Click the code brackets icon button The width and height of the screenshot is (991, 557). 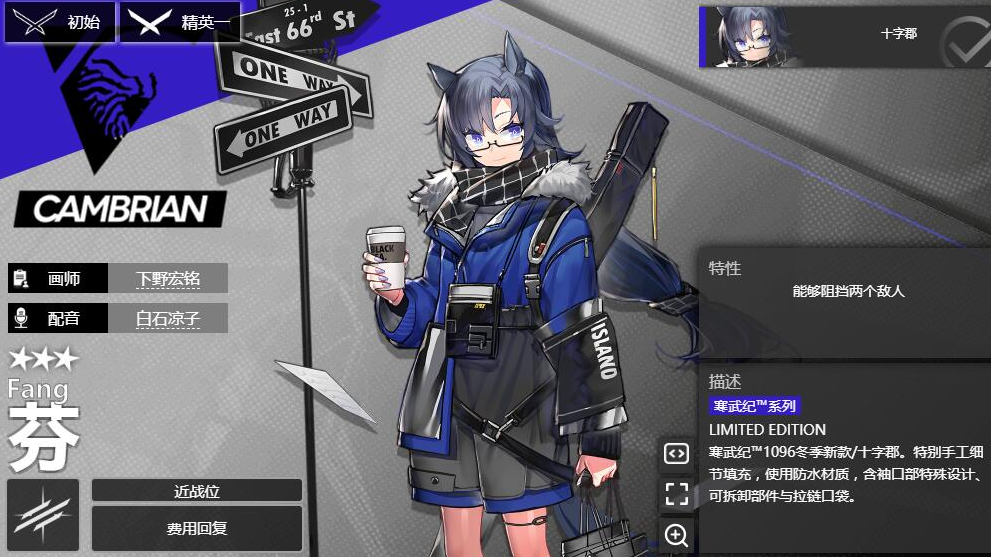coord(677,453)
